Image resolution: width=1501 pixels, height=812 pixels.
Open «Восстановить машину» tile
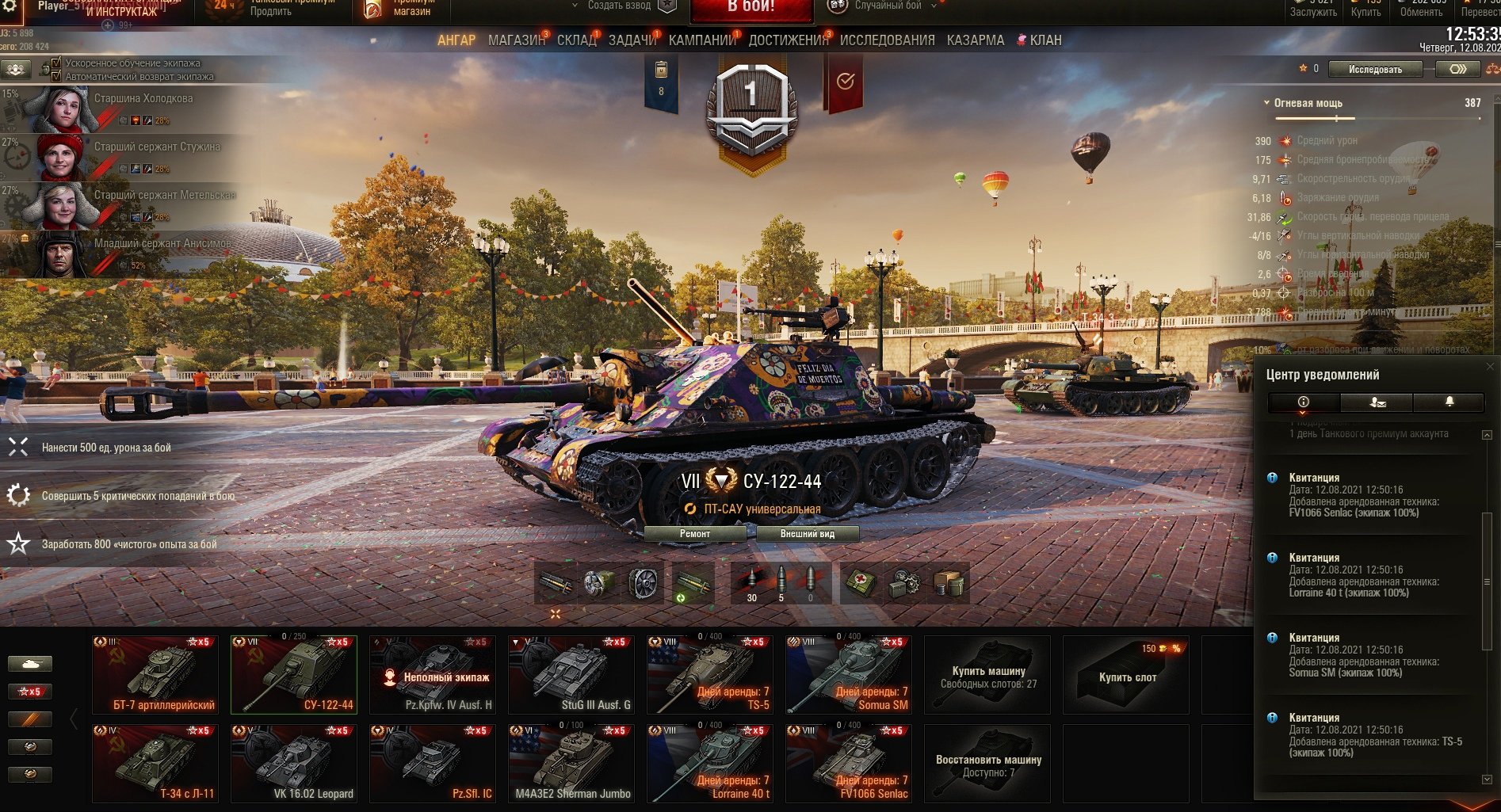click(987, 764)
